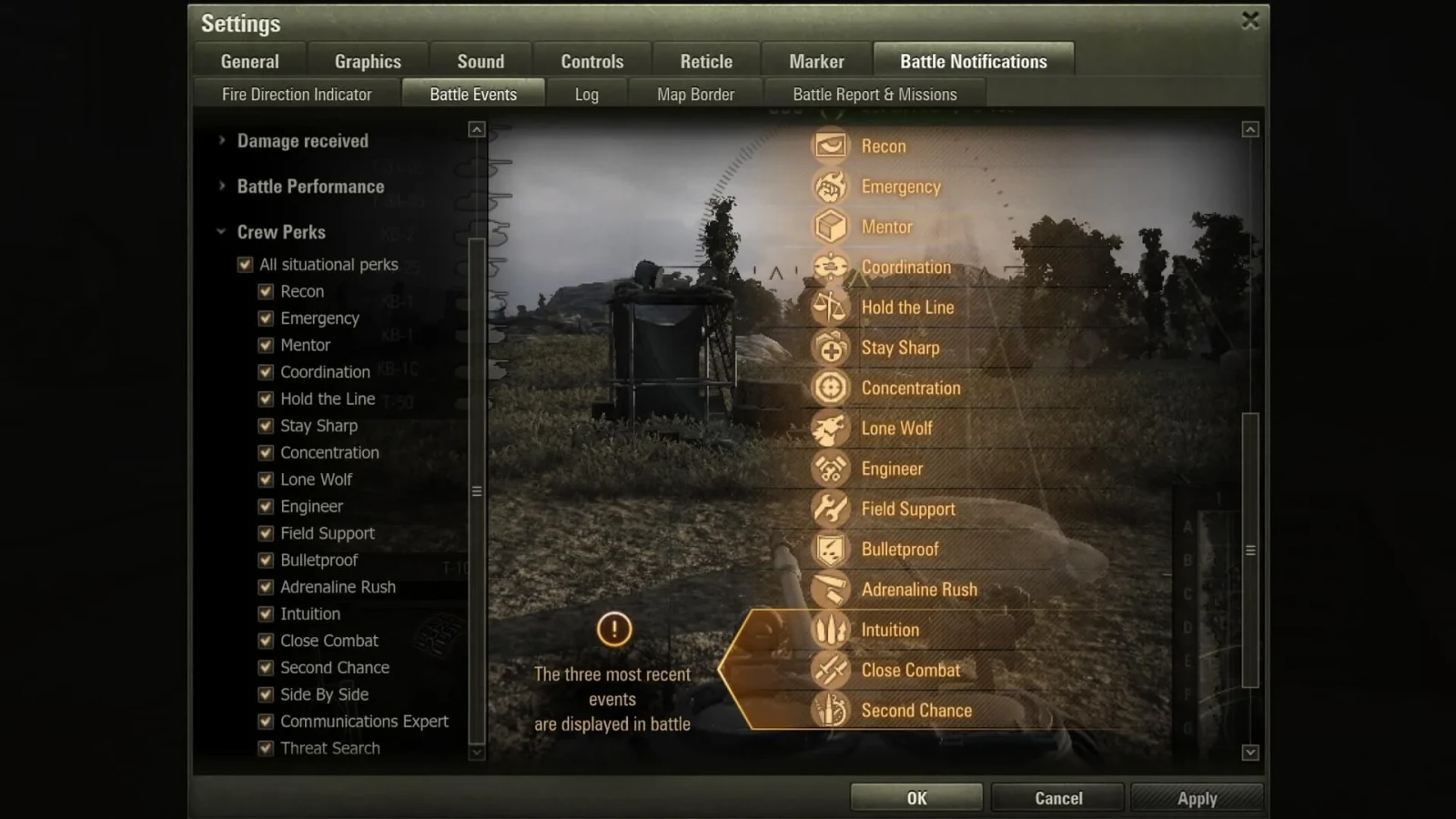Screen dimensions: 1456x819
Task: Open the Reticle tab
Action: [706, 61]
